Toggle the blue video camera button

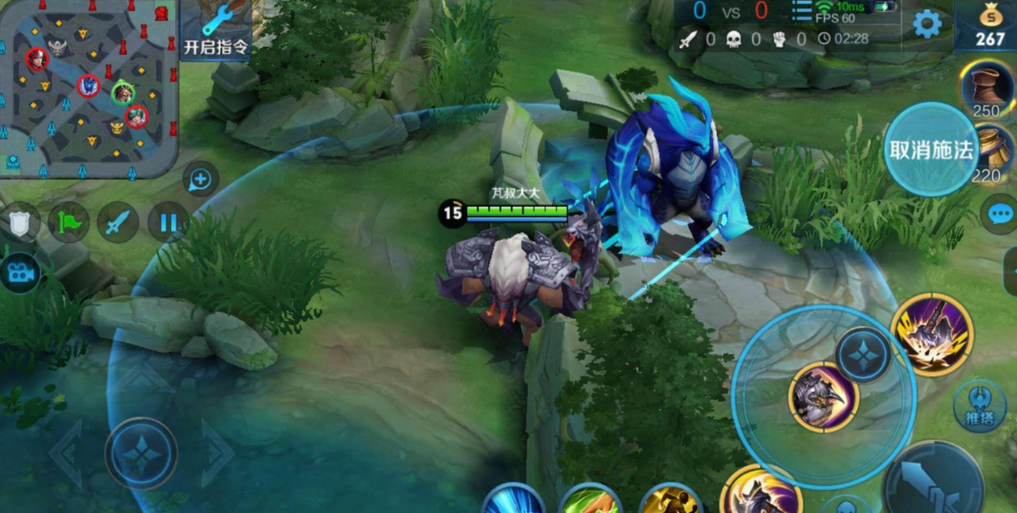click(x=20, y=272)
